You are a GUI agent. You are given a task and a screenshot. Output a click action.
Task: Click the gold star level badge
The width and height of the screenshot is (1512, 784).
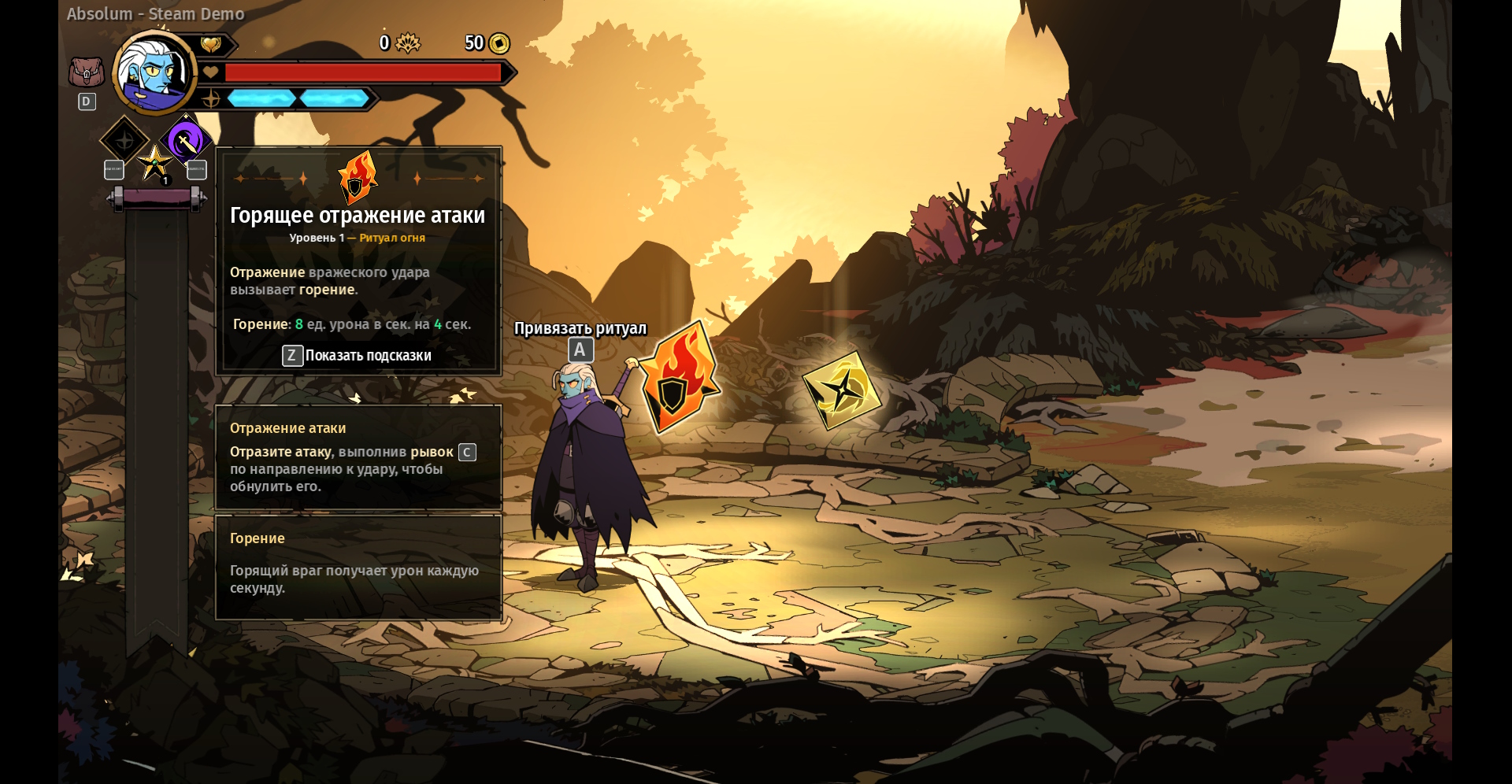(155, 165)
